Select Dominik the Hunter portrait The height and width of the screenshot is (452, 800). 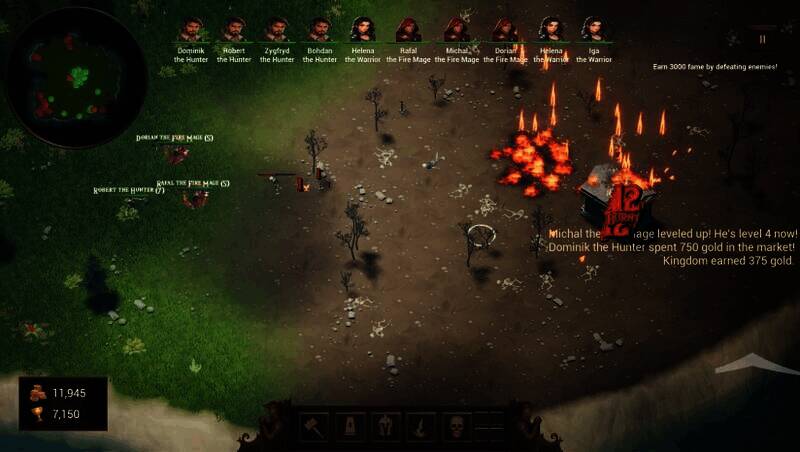(x=190, y=30)
